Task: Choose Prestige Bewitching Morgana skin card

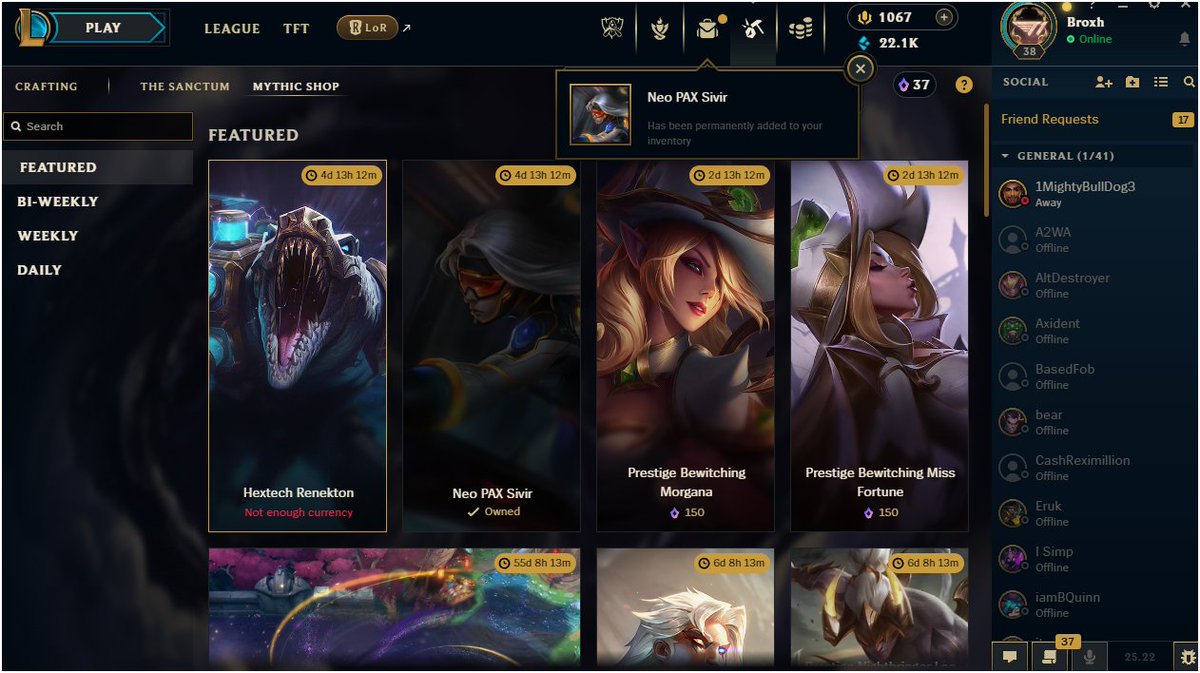Action: 685,345
